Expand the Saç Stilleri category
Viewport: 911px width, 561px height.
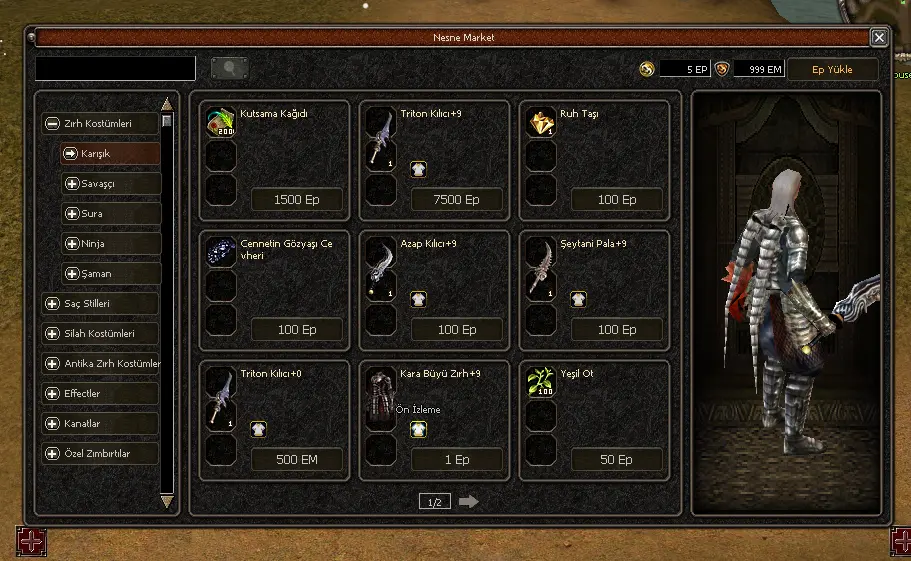click(x=101, y=303)
